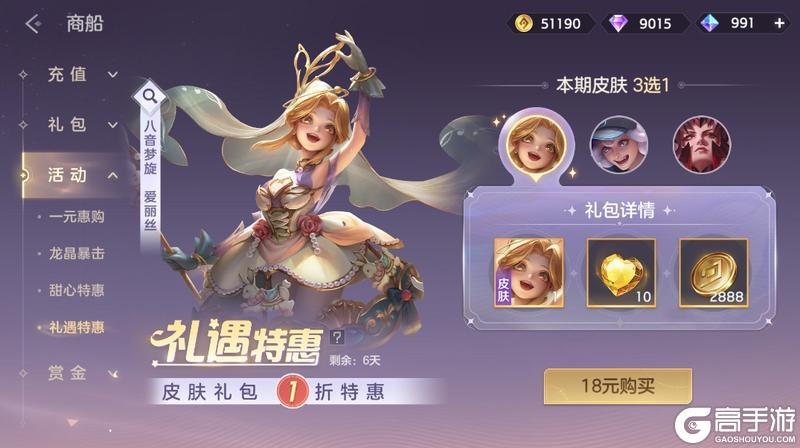Screen dimensions: 800x448
Task: Expand the 赏金 category
Action: tap(82, 374)
